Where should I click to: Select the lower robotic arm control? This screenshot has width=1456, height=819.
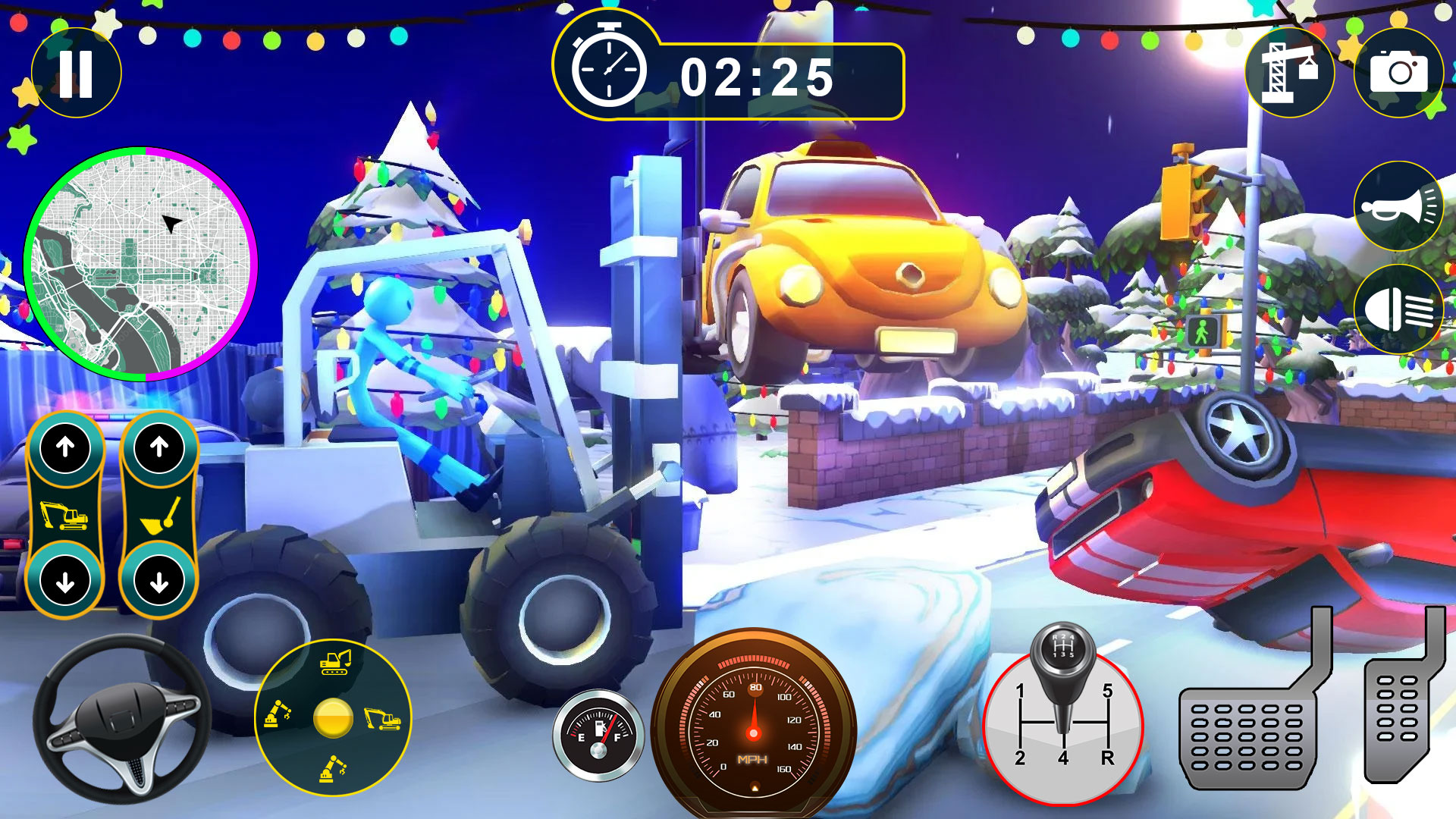(x=333, y=768)
